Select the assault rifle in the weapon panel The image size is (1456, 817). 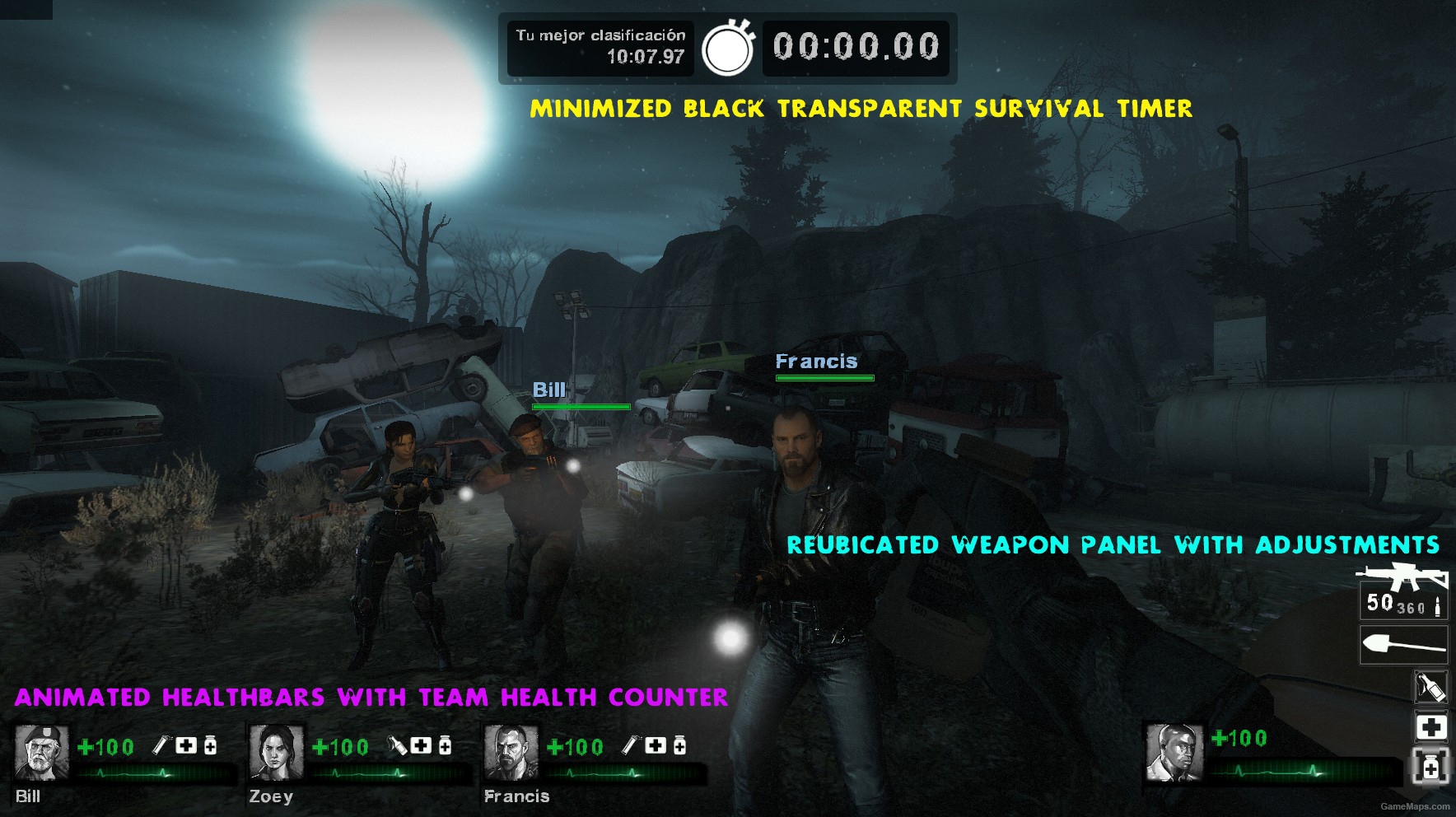pos(1404,577)
